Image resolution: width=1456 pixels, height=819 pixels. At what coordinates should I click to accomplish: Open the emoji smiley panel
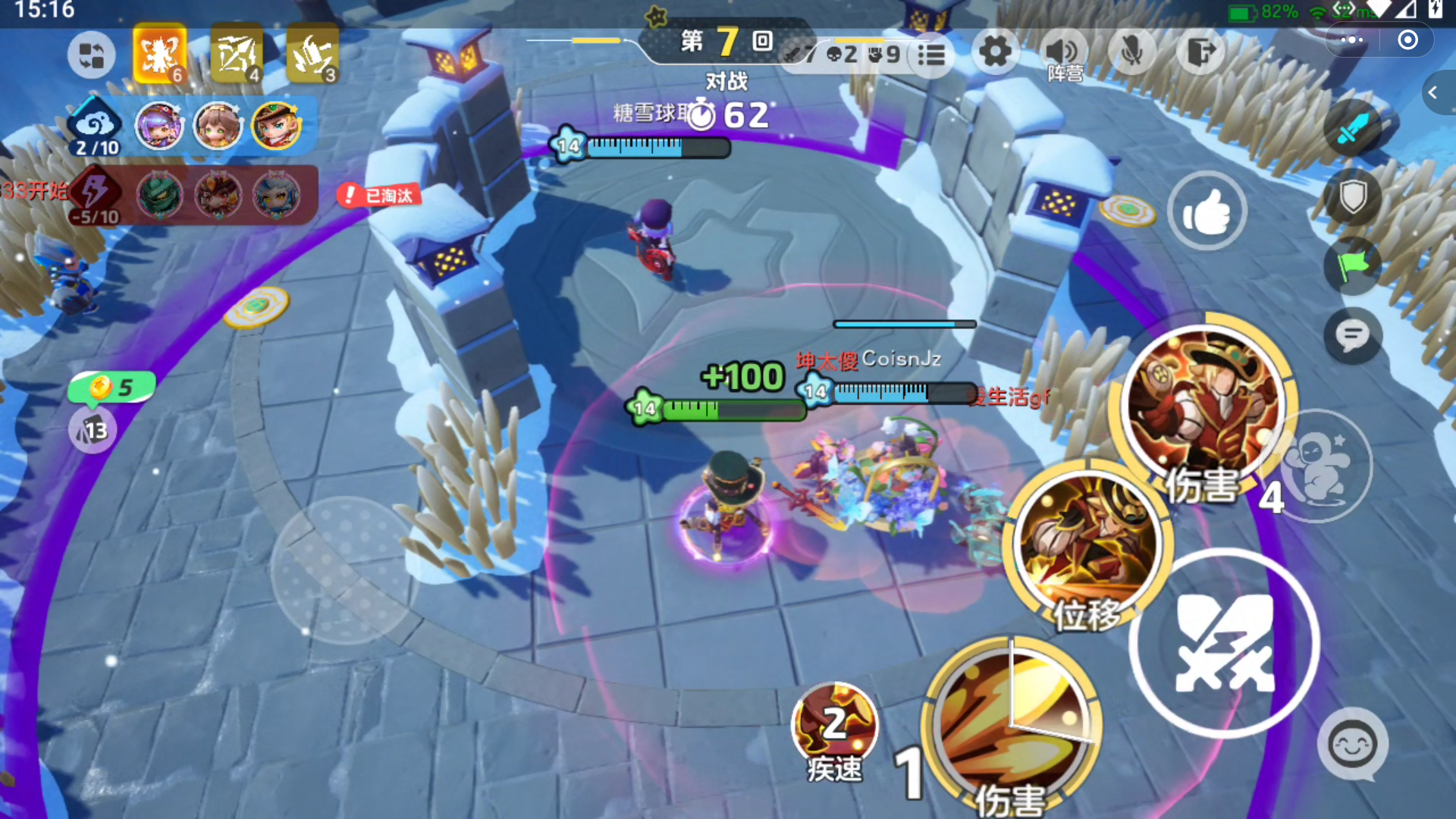[1353, 745]
